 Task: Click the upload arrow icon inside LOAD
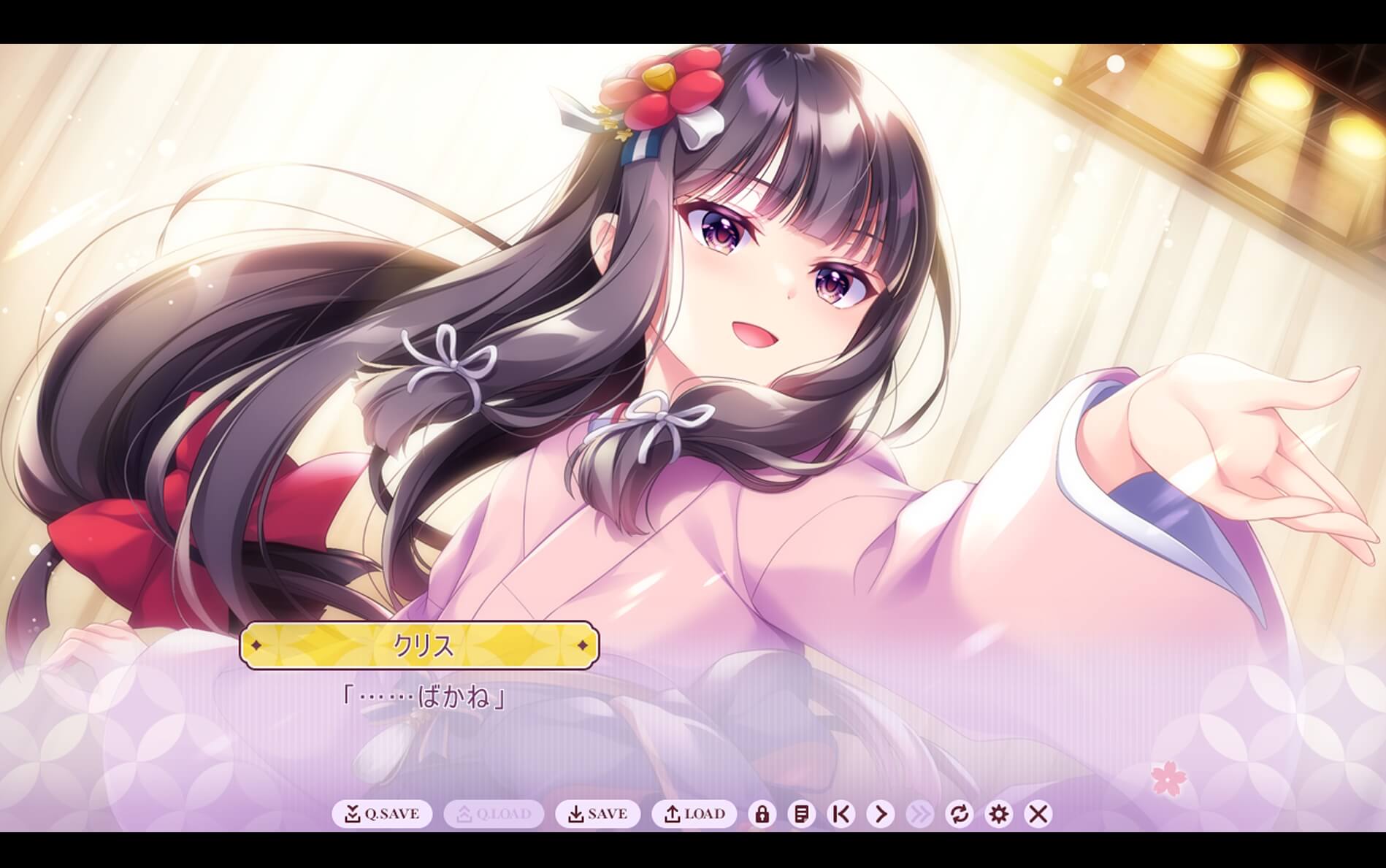tap(672, 814)
